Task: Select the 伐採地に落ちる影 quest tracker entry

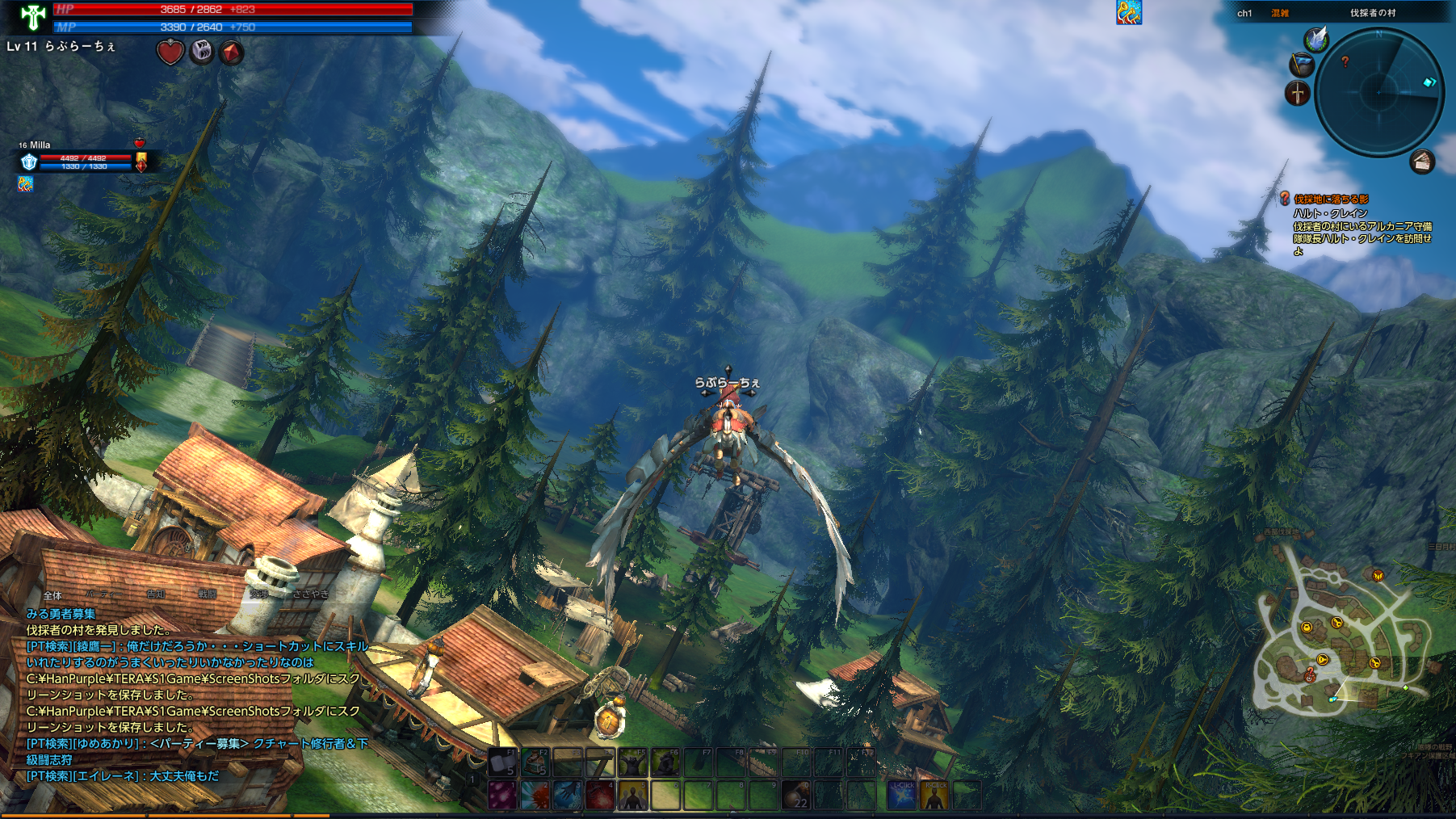Action: 1331,199
